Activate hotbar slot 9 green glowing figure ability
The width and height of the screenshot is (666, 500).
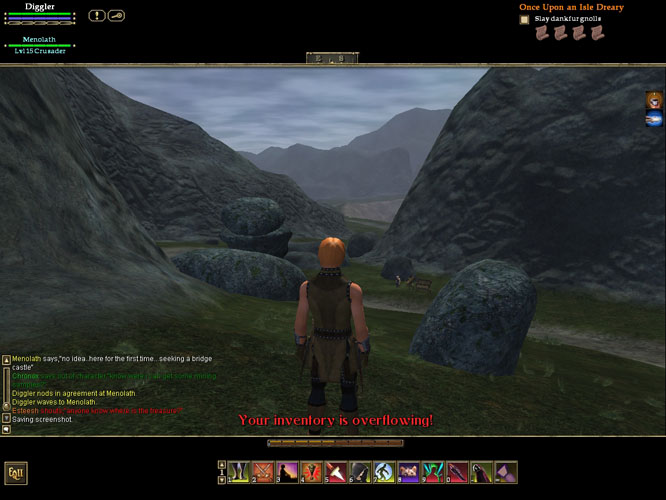[x=432, y=471]
